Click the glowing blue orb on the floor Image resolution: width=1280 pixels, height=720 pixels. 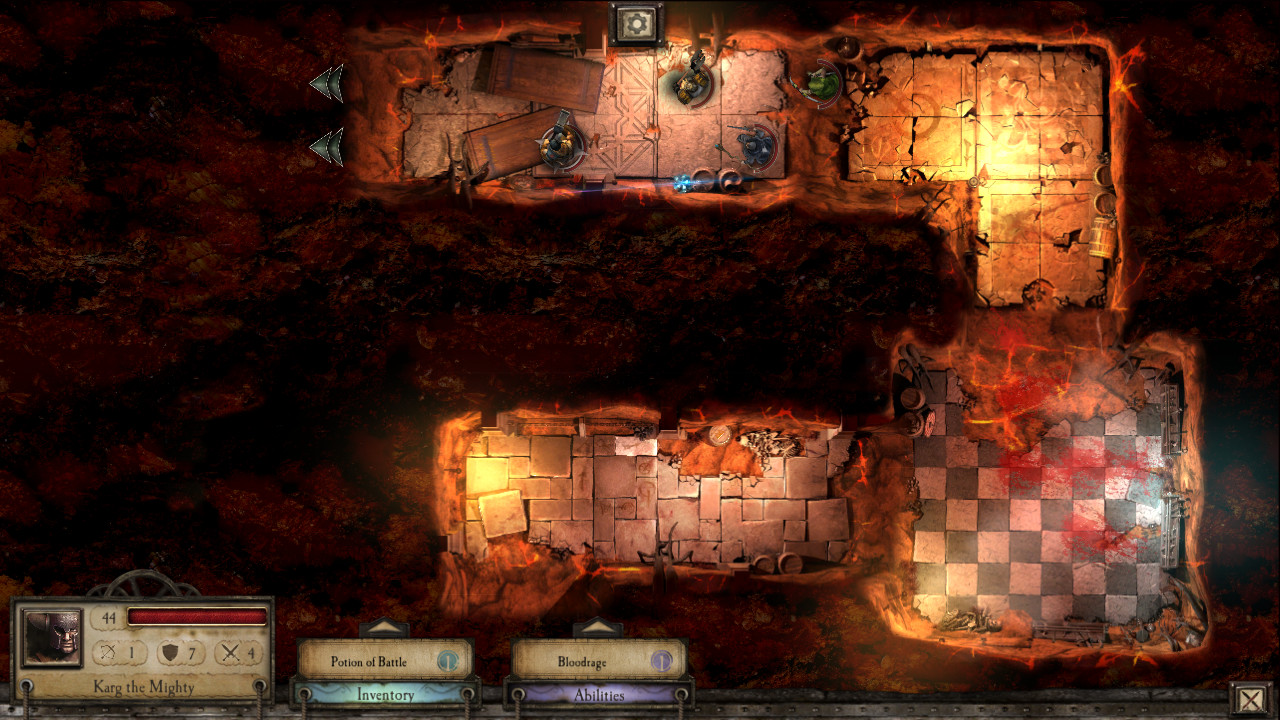tap(683, 181)
